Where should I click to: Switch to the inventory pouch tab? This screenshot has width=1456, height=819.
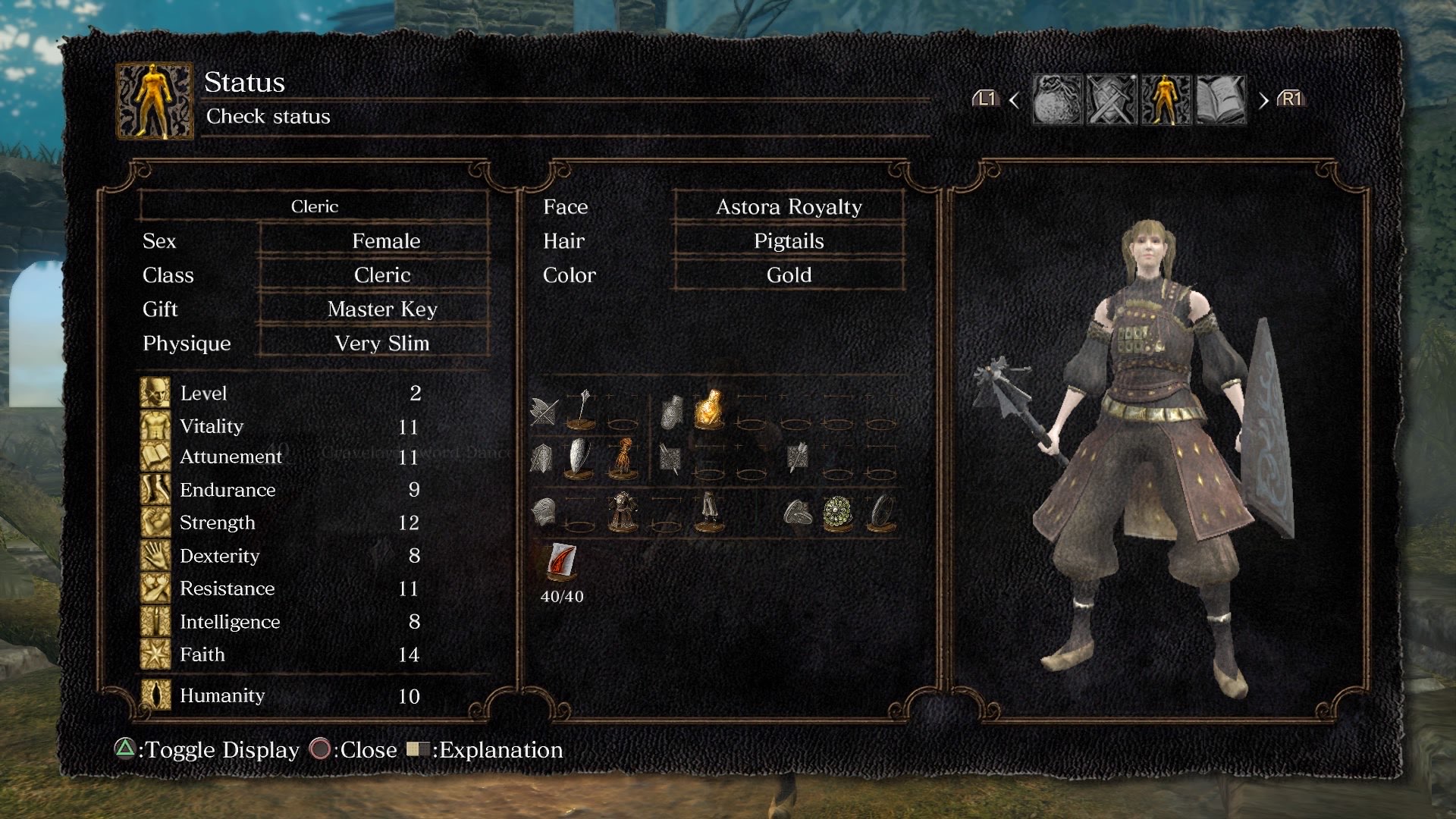pyautogui.click(x=1057, y=99)
